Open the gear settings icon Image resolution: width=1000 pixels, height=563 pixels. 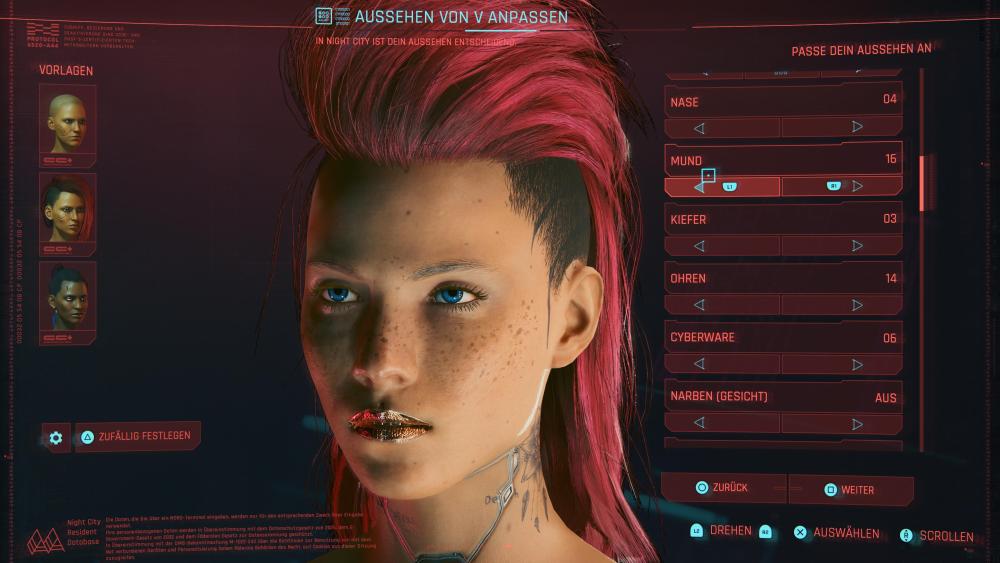click(56, 438)
